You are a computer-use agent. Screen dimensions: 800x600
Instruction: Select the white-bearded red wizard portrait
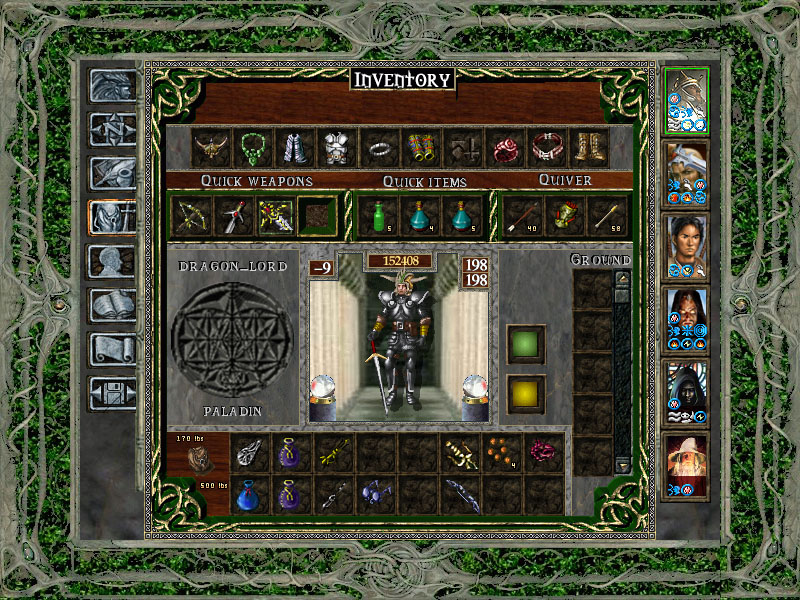point(686,460)
